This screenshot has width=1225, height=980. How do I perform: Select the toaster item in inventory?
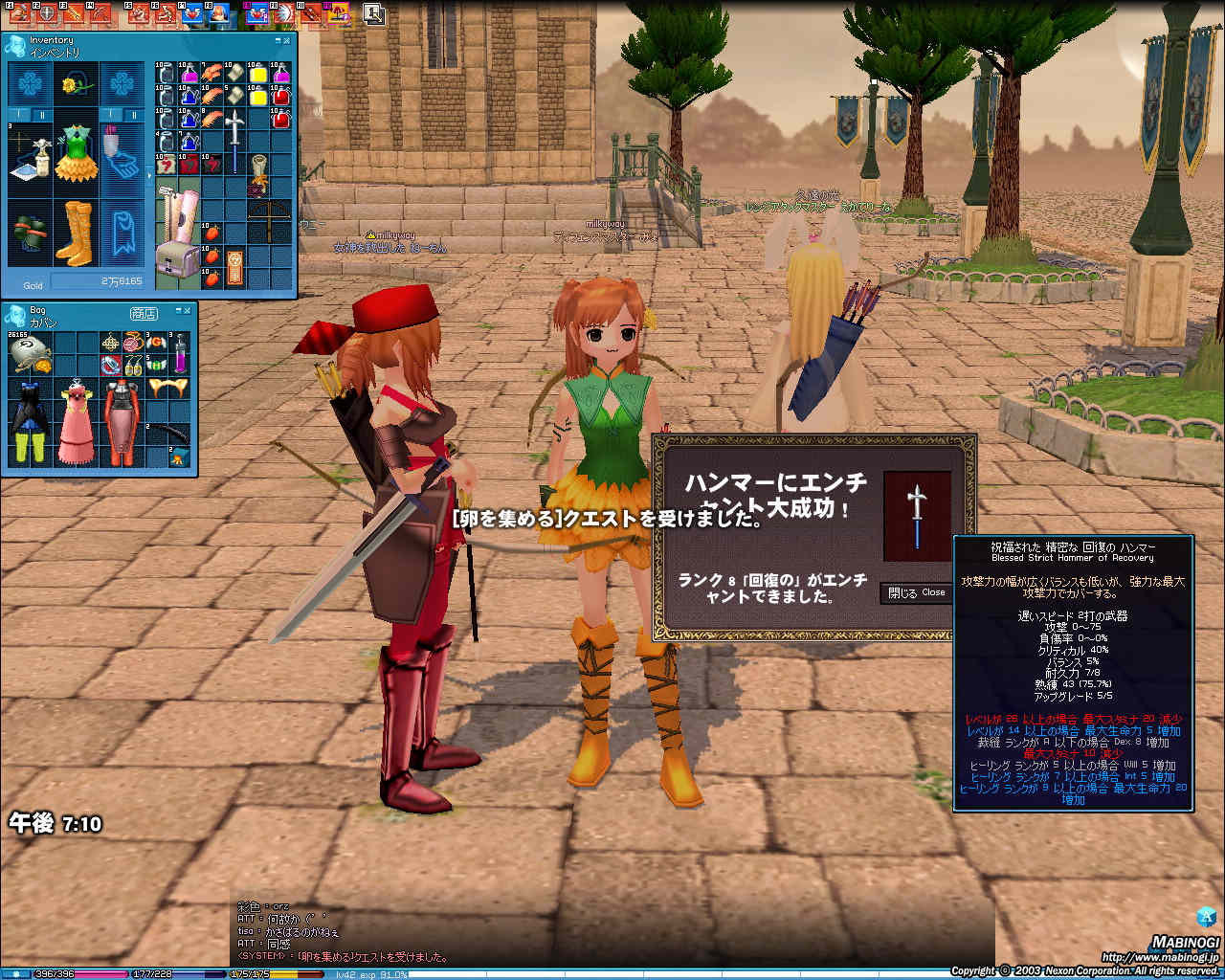pyautogui.click(x=176, y=259)
